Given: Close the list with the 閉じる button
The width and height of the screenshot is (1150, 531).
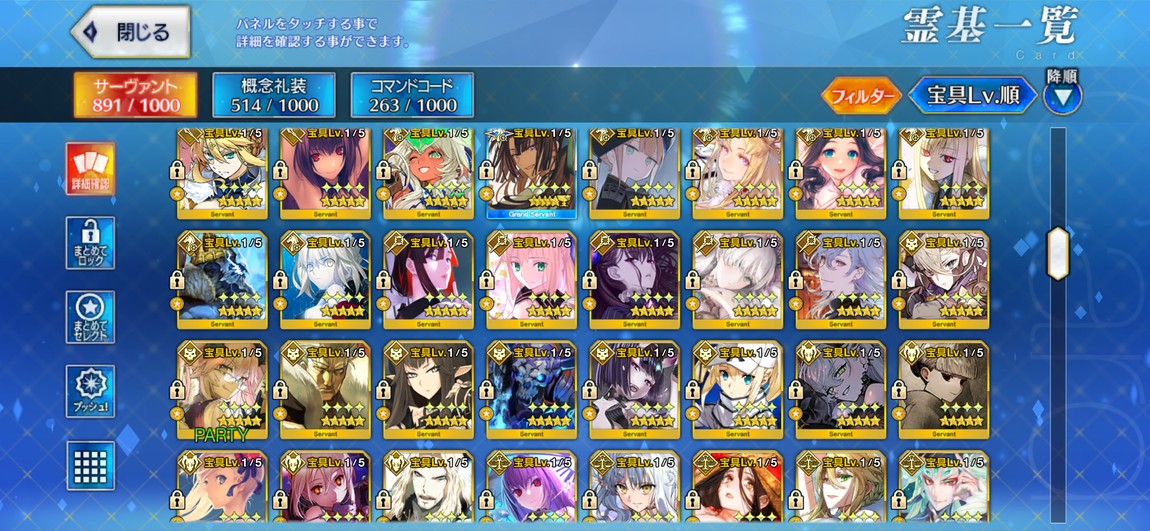Looking at the screenshot, I should point(131,31).
